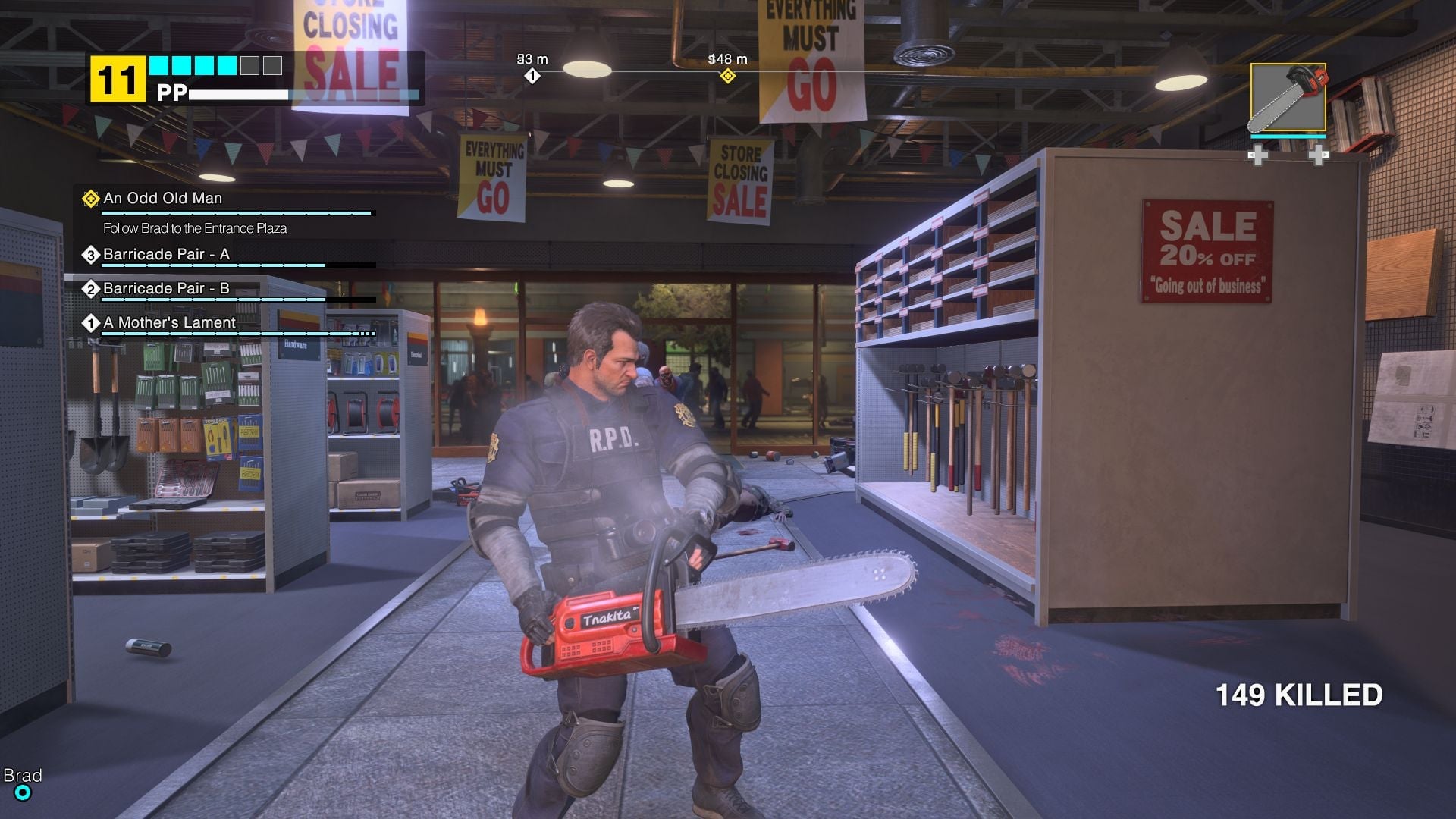Expand A Mother's Lament mission details
Screen dimensions: 1456x819
[170, 323]
